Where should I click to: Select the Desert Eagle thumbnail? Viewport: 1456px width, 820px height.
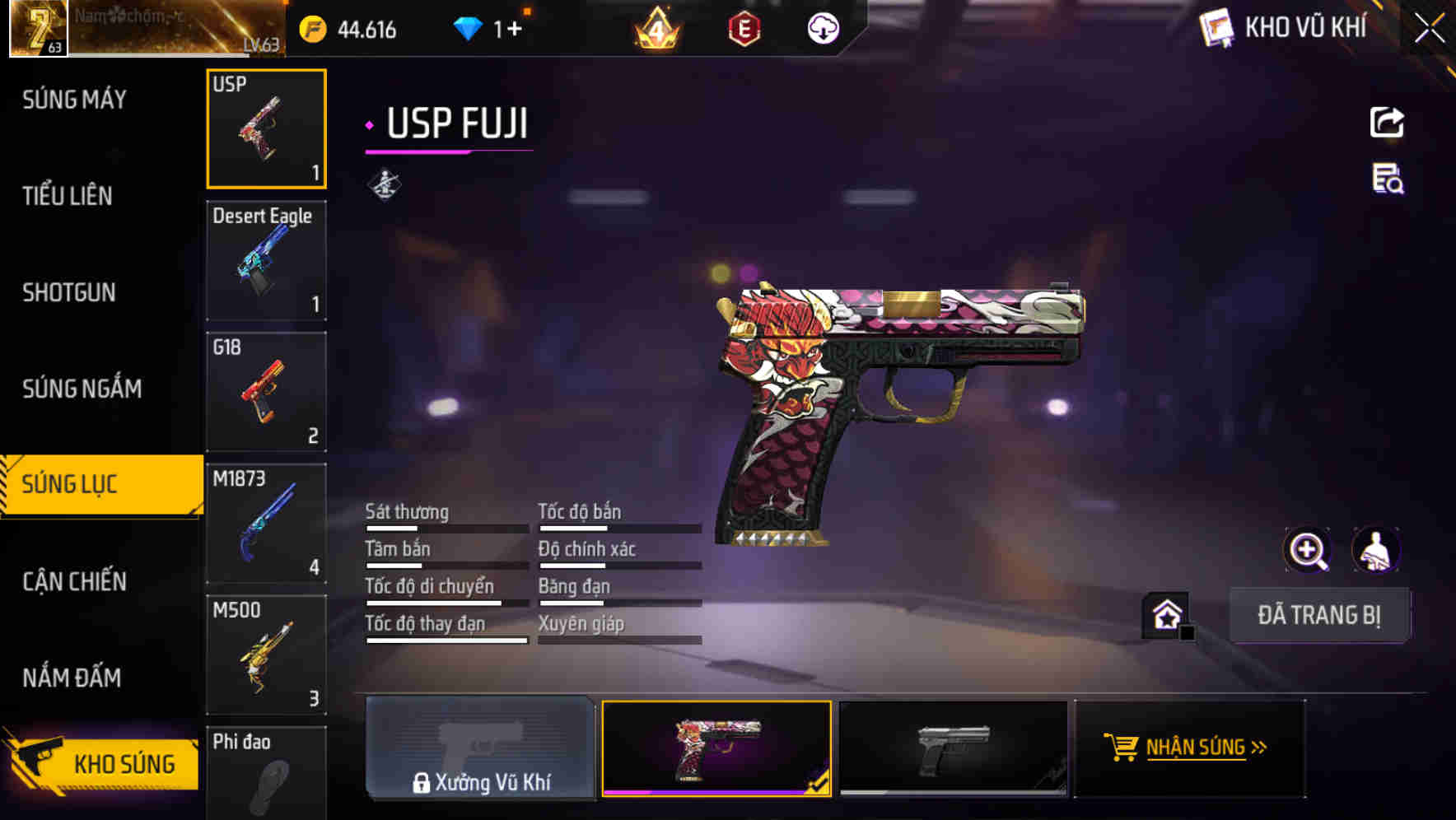265,260
